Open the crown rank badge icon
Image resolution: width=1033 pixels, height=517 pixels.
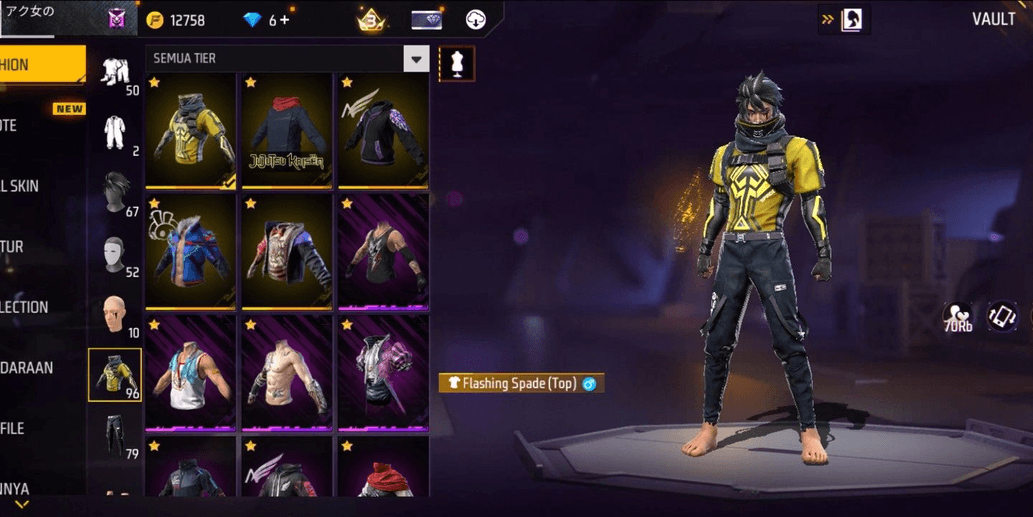371,20
